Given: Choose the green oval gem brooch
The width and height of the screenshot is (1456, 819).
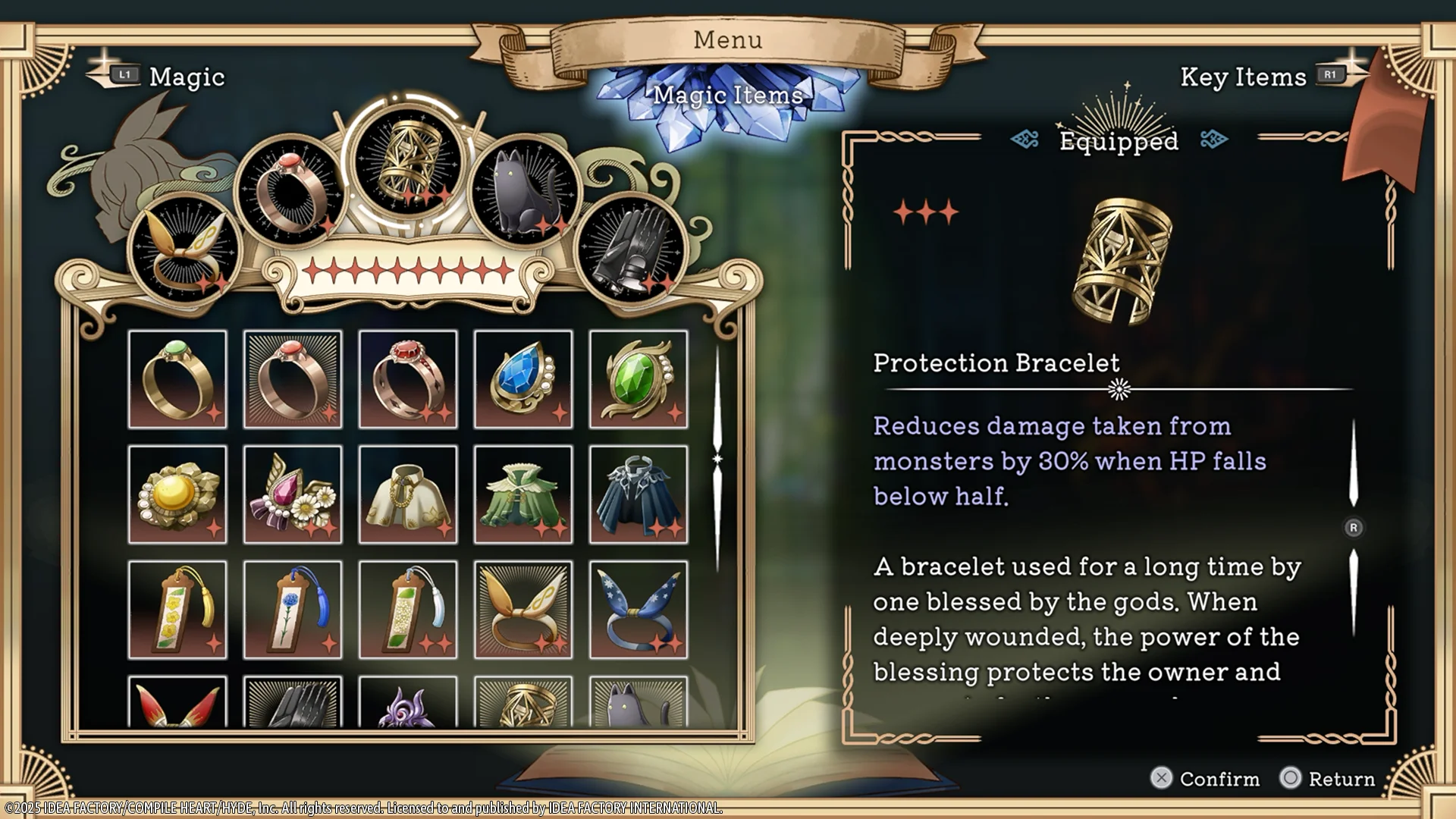Looking at the screenshot, I should click(639, 379).
